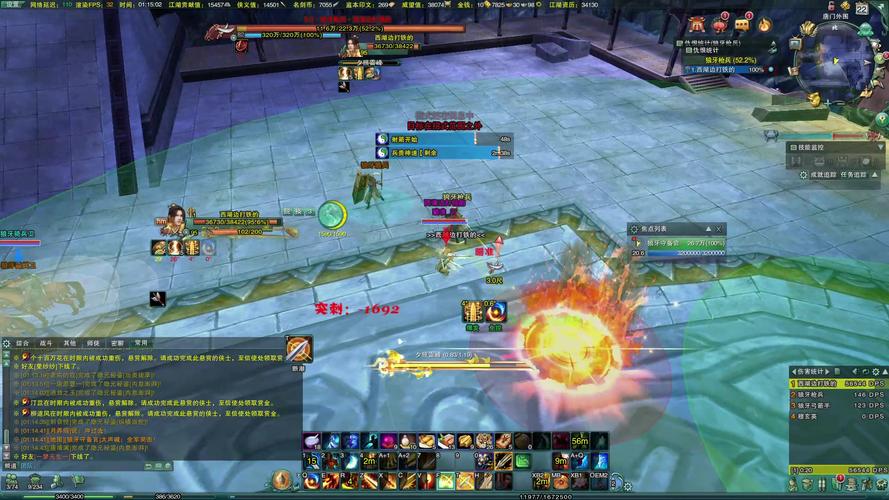Open the 综合 chat tab
The image size is (889, 500).
[22, 342]
